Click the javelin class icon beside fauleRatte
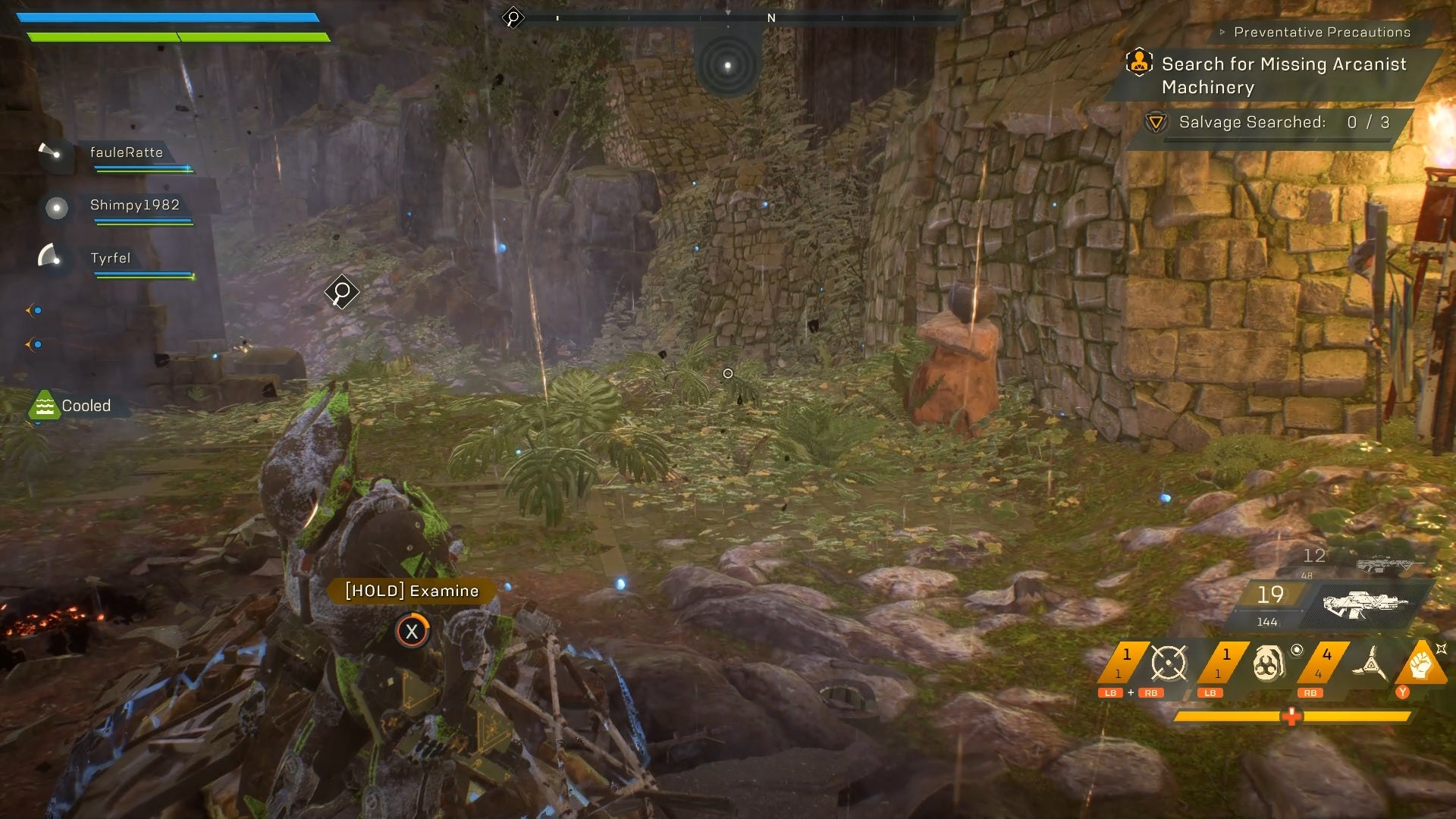The width and height of the screenshot is (1456, 819). click(50, 149)
